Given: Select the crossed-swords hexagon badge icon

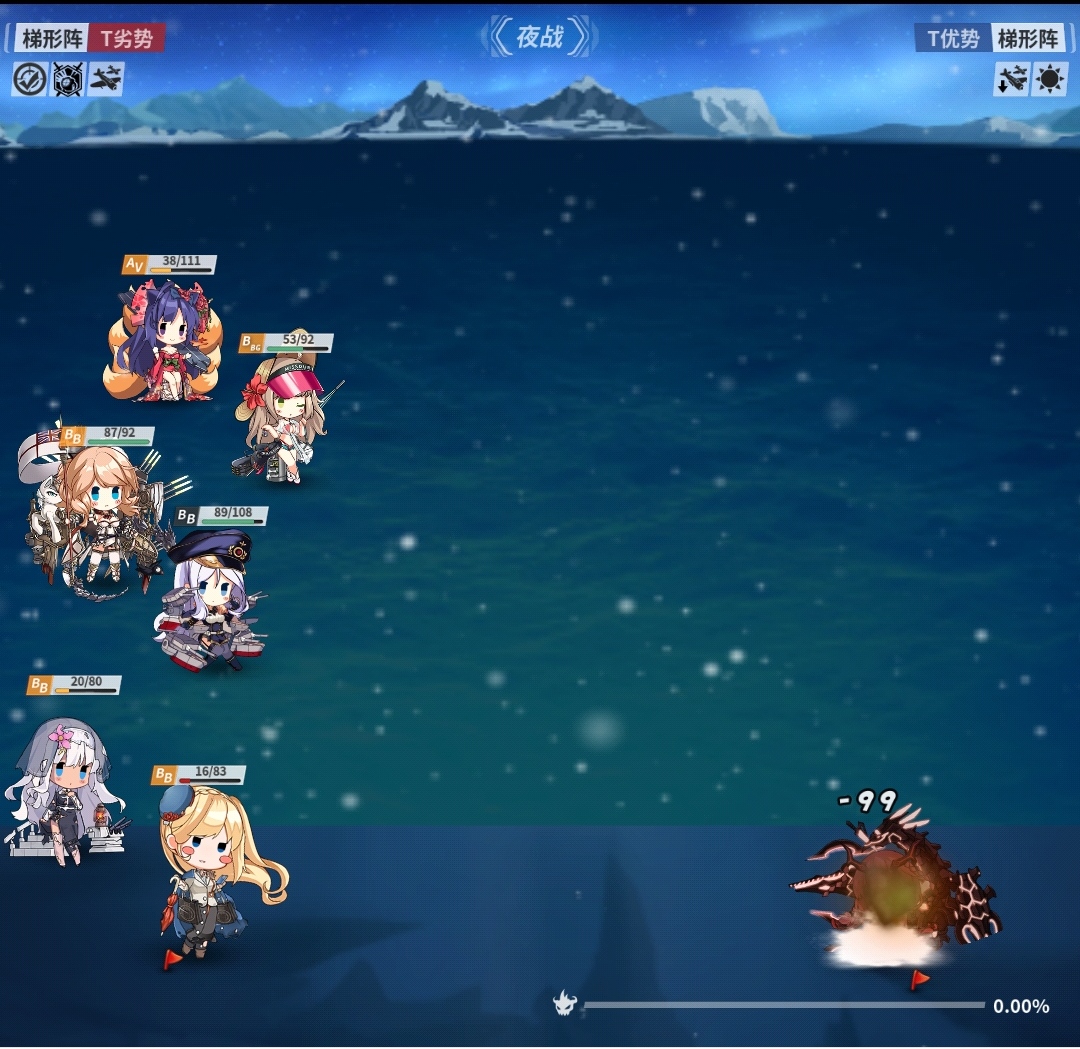Looking at the screenshot, I should point(68,79).
